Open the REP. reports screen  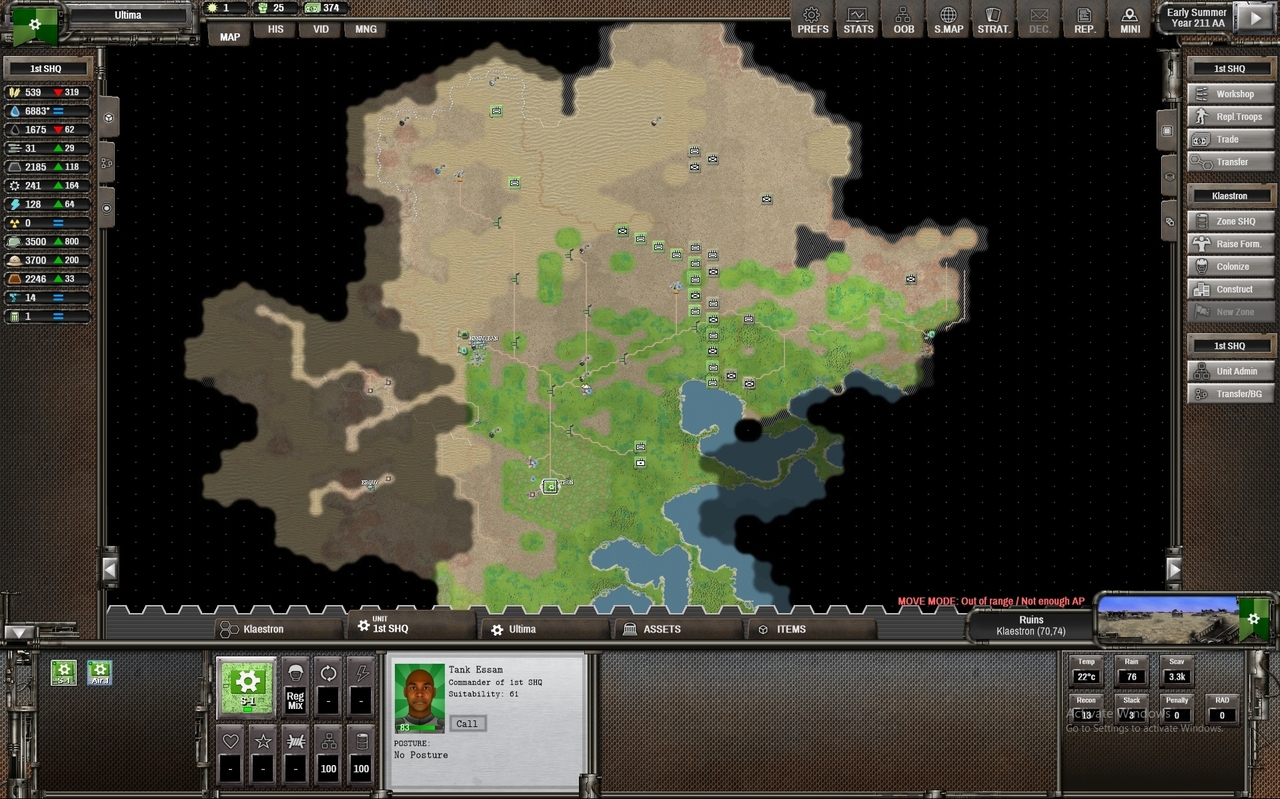(1084, 20)
